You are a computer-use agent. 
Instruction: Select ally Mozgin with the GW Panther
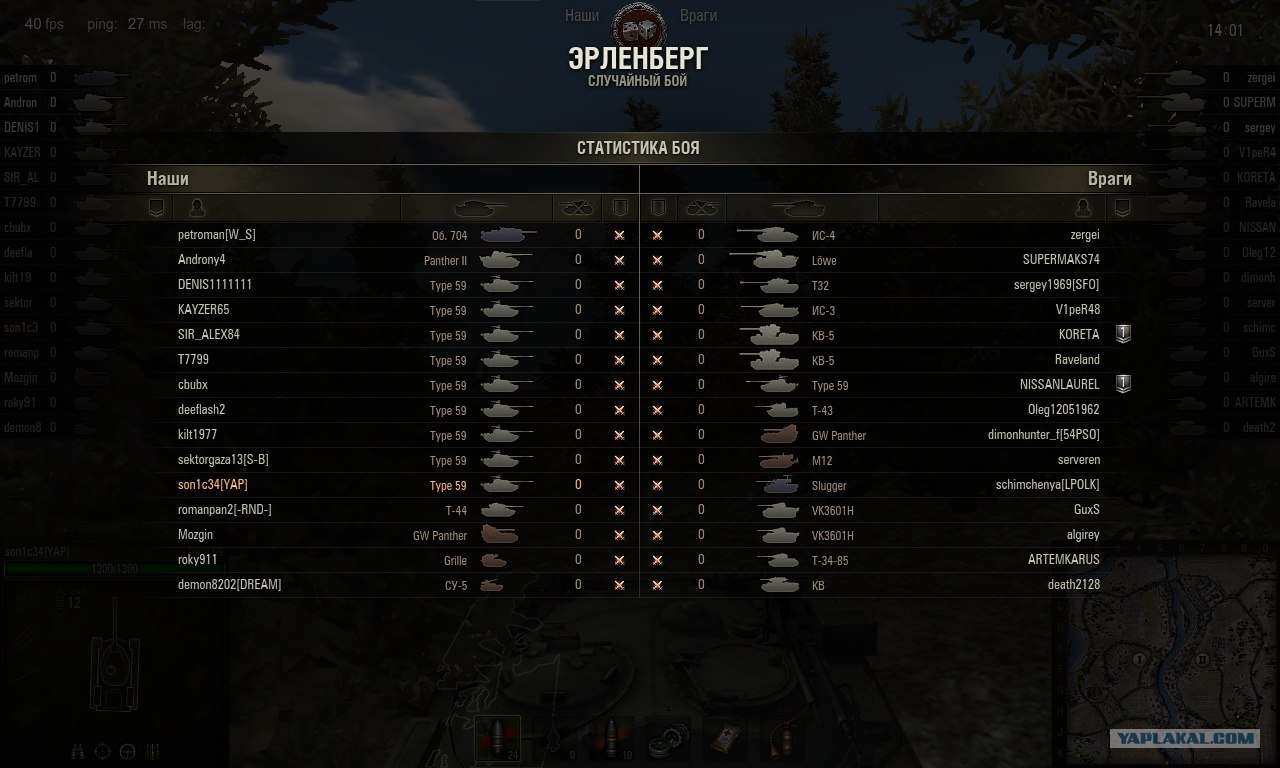tap(195, 535)
